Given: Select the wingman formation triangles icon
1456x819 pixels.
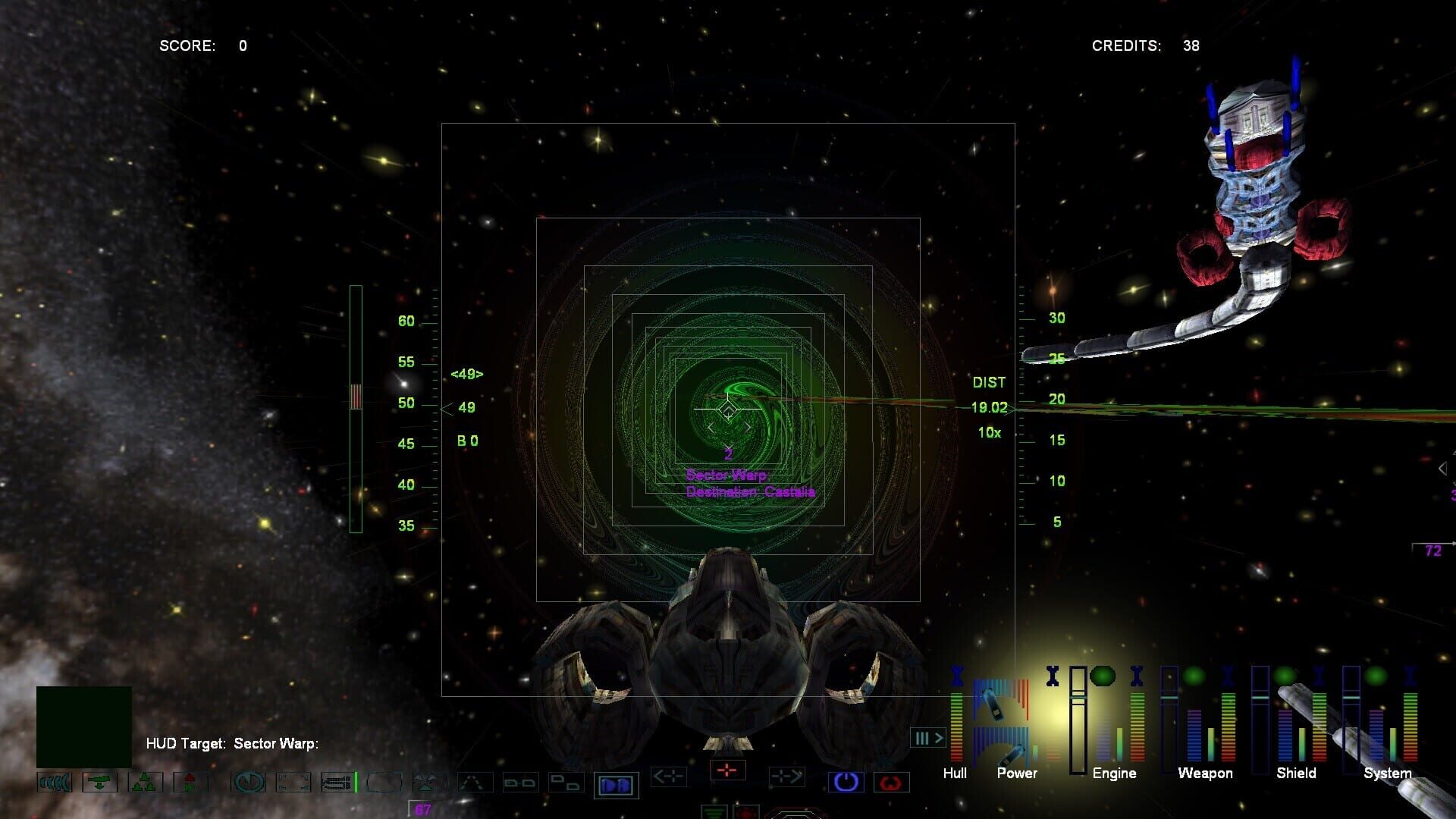Looking at the screenshot, I should pyautogui.click(x=144, y=782).
